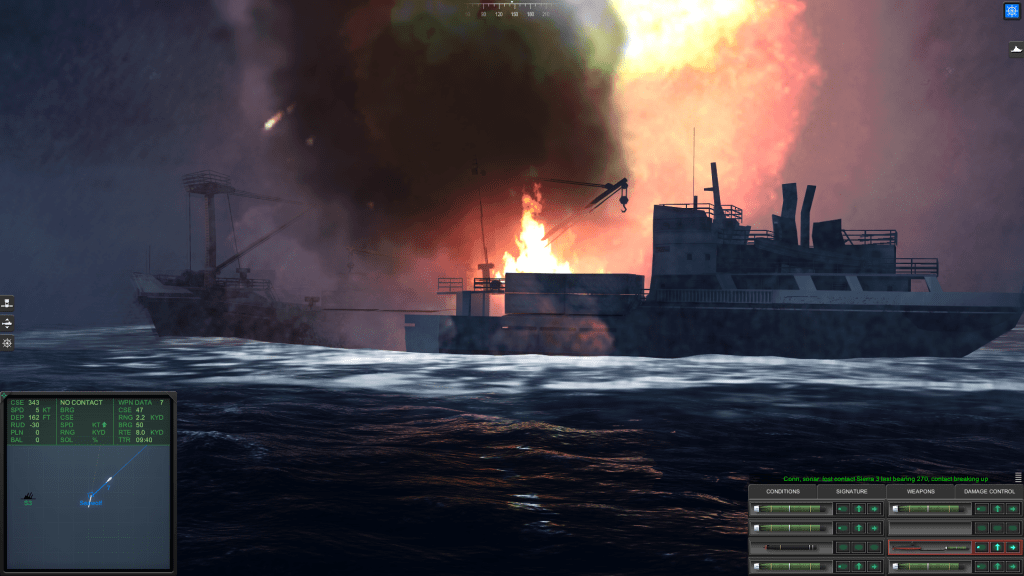The height and width of the screenshot is (576, 1024).
Task: Open the Conditions tab
Action: tap(783, 491)
